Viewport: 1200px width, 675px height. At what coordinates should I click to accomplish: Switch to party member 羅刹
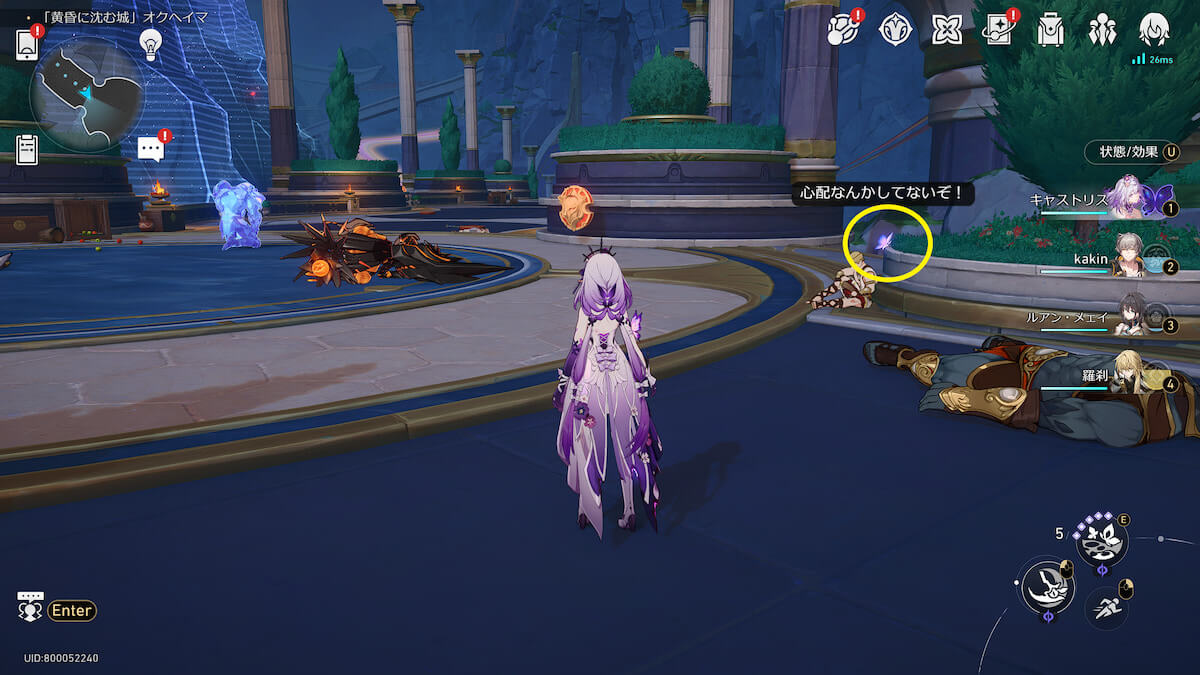click(1128, 376)
